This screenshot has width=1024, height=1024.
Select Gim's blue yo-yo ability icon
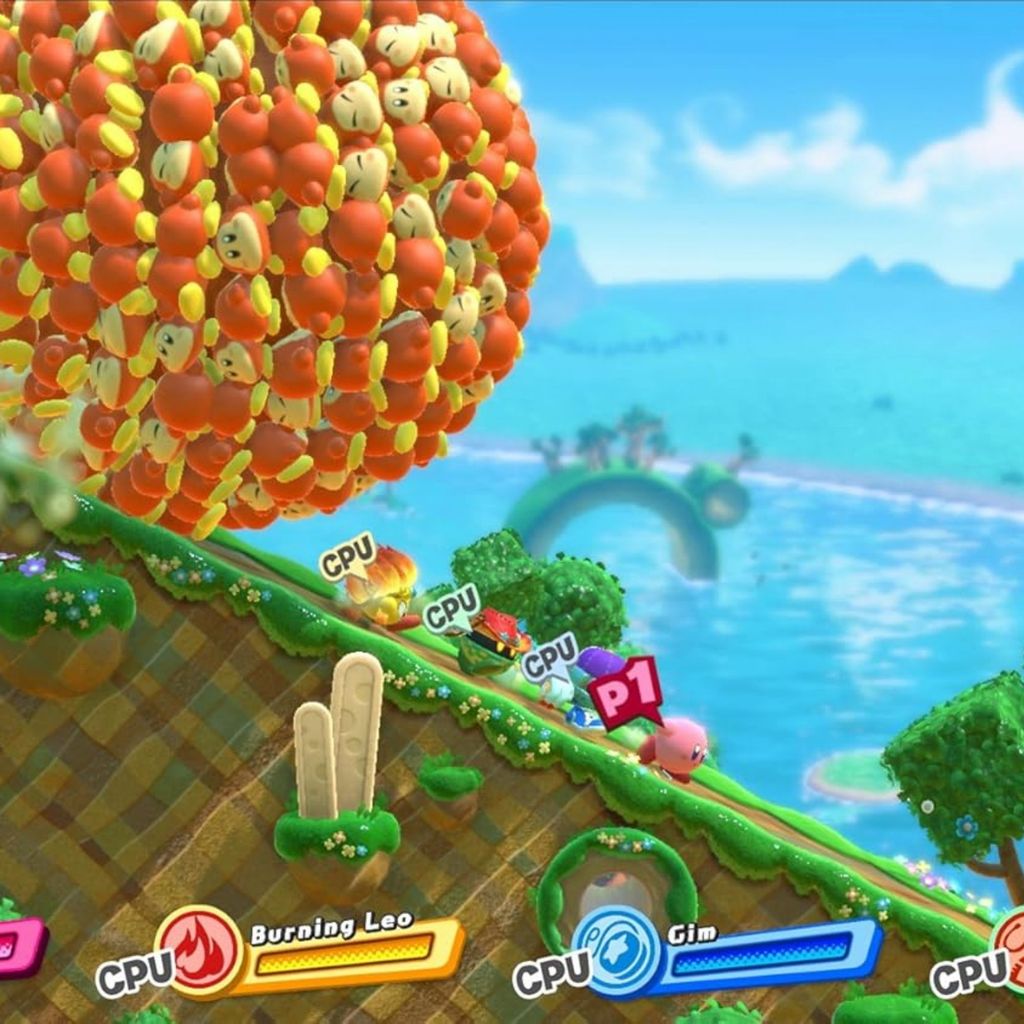[614, 951]
